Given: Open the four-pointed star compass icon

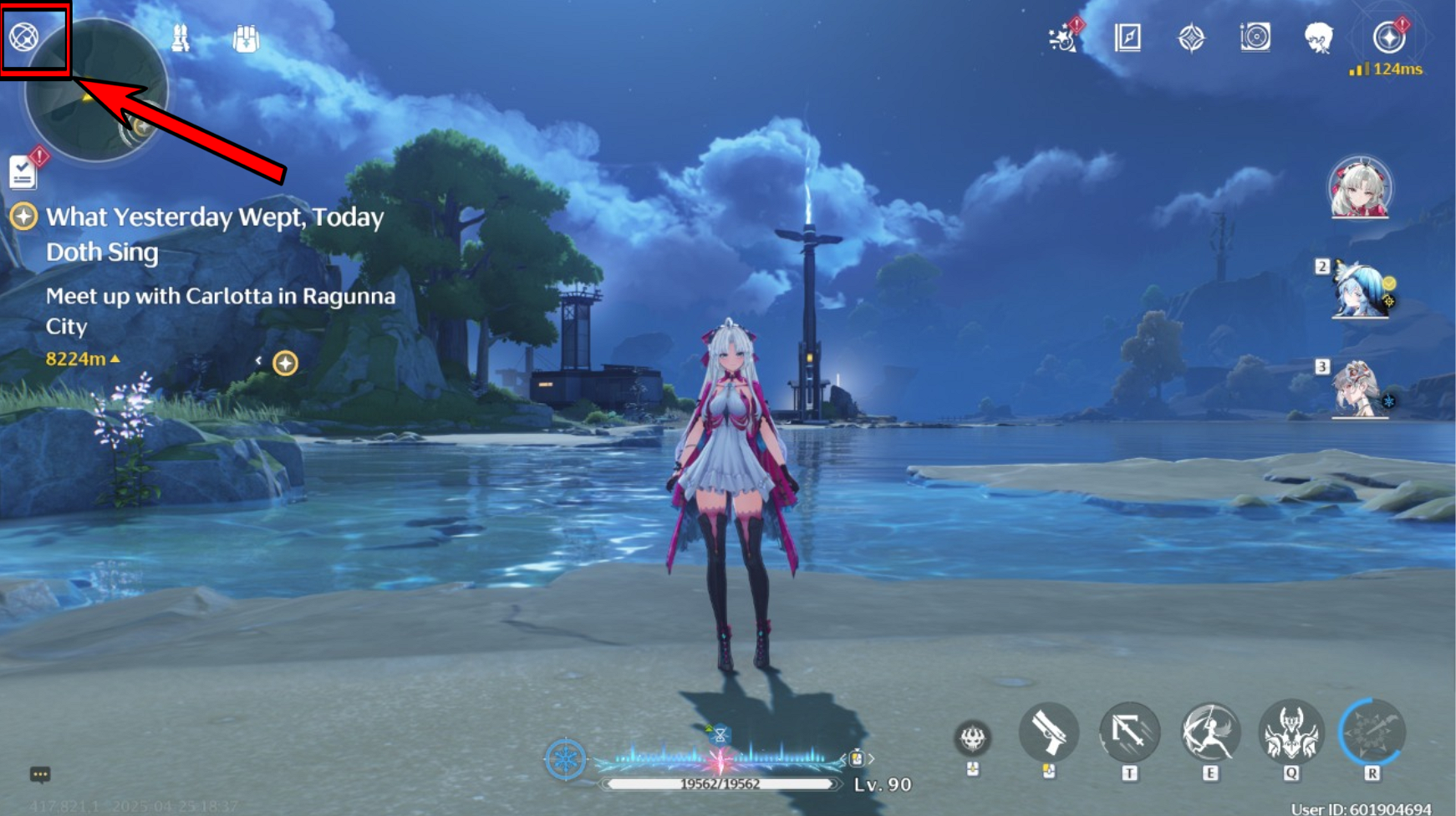Looking at the screenshot, I should [x=1191, y=38].
